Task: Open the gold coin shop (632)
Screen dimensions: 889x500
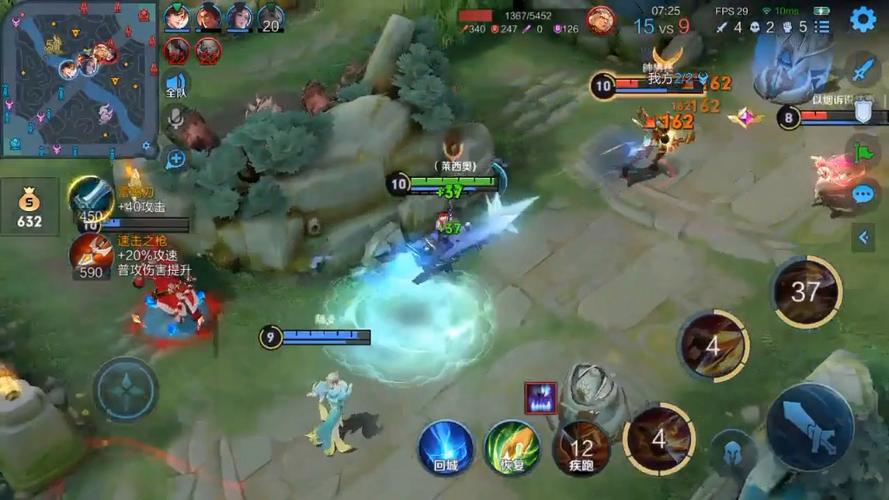Action: pos(29,208)
